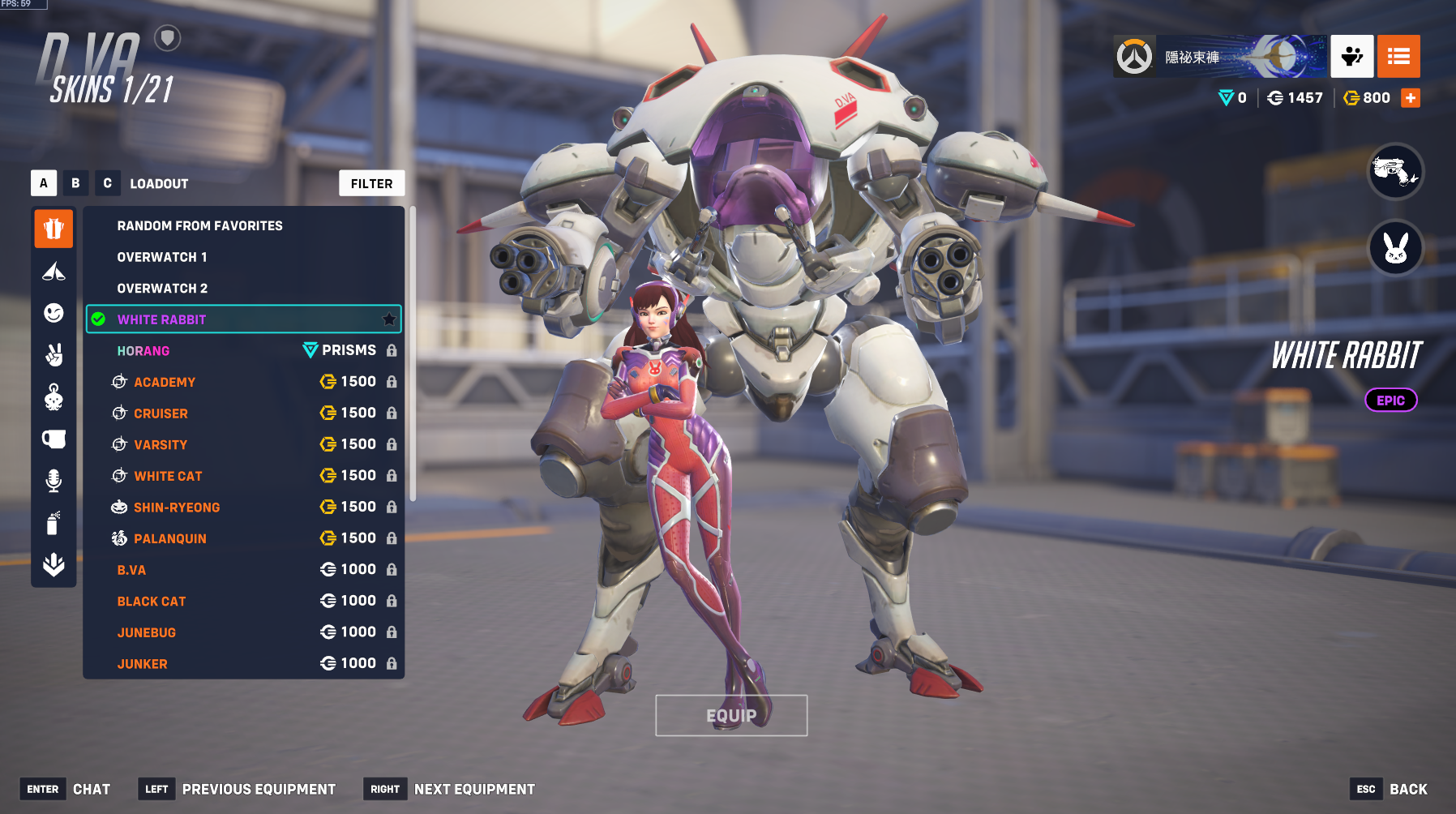Switch to loadout C

point(107,183)
